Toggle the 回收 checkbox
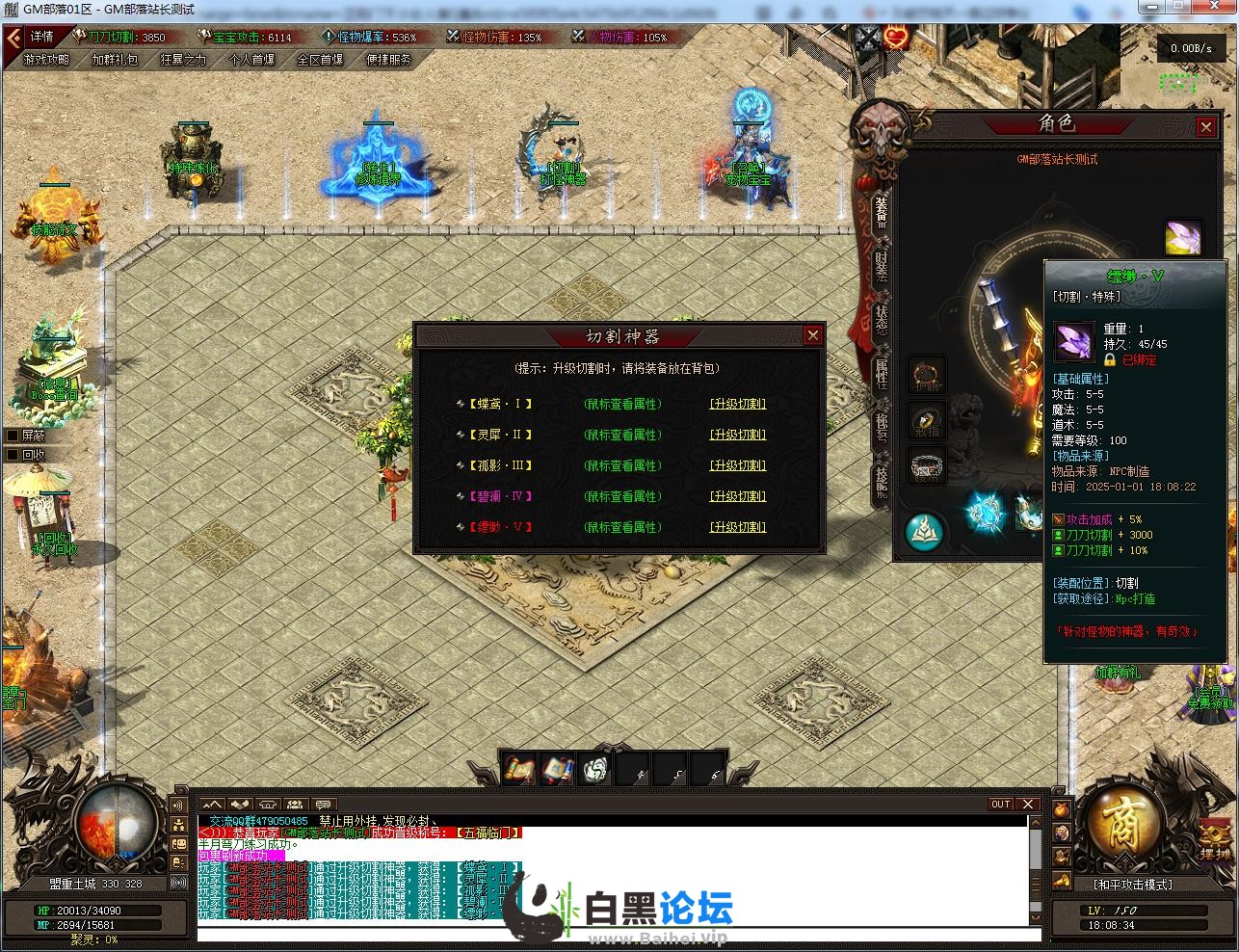The width and height of the screenshot is (1239, 952). [x=13, y=455]
